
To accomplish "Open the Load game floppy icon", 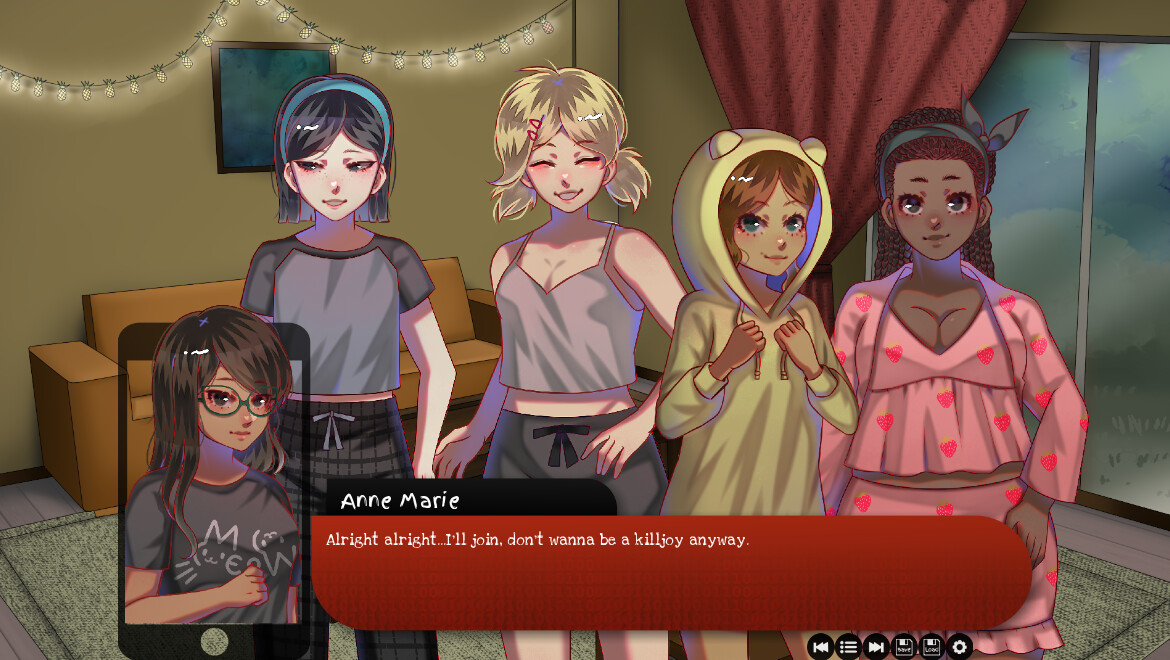I will (932, 647).
